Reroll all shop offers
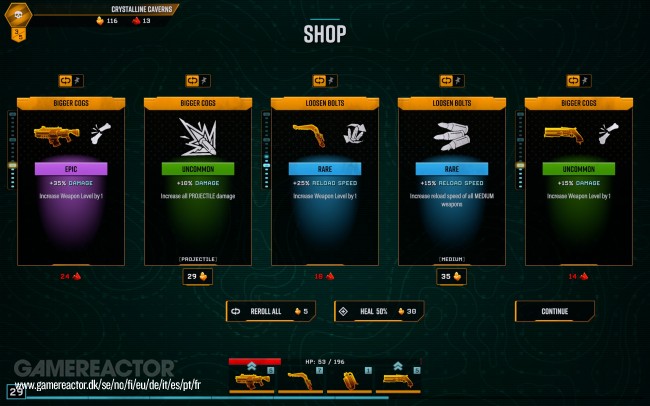650x406 pixels. point(271,311)
